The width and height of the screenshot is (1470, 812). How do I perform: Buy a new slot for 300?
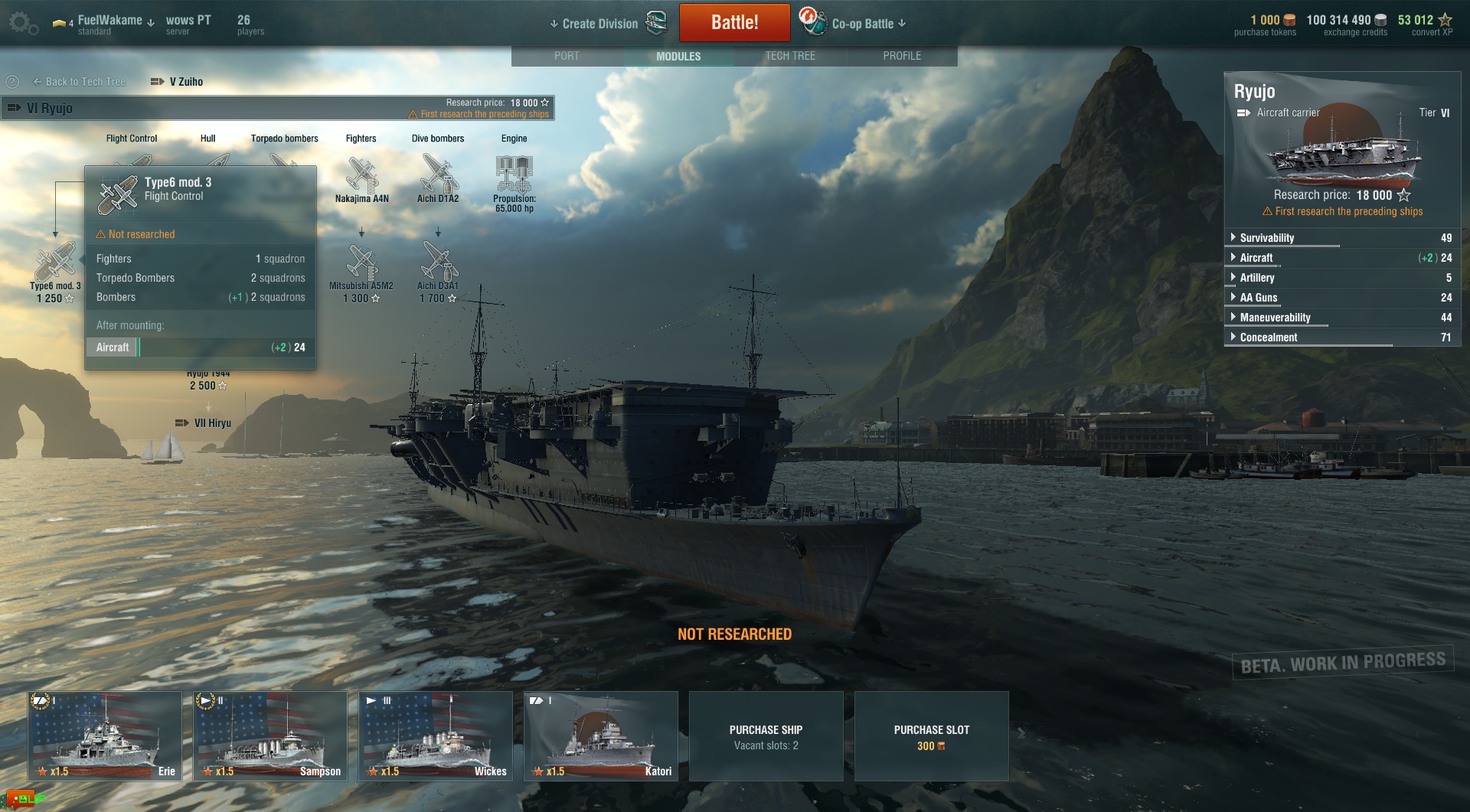931,736
